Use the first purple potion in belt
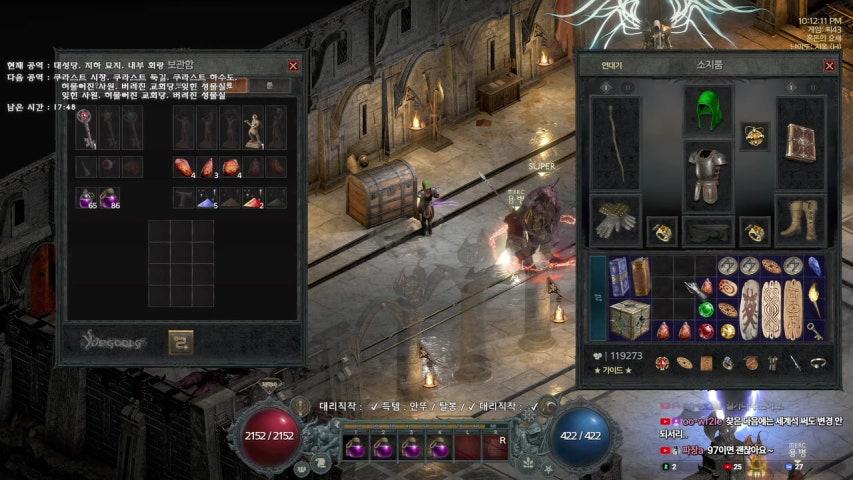Viewport: 853px width, 480px height. (x=353, y=447)
